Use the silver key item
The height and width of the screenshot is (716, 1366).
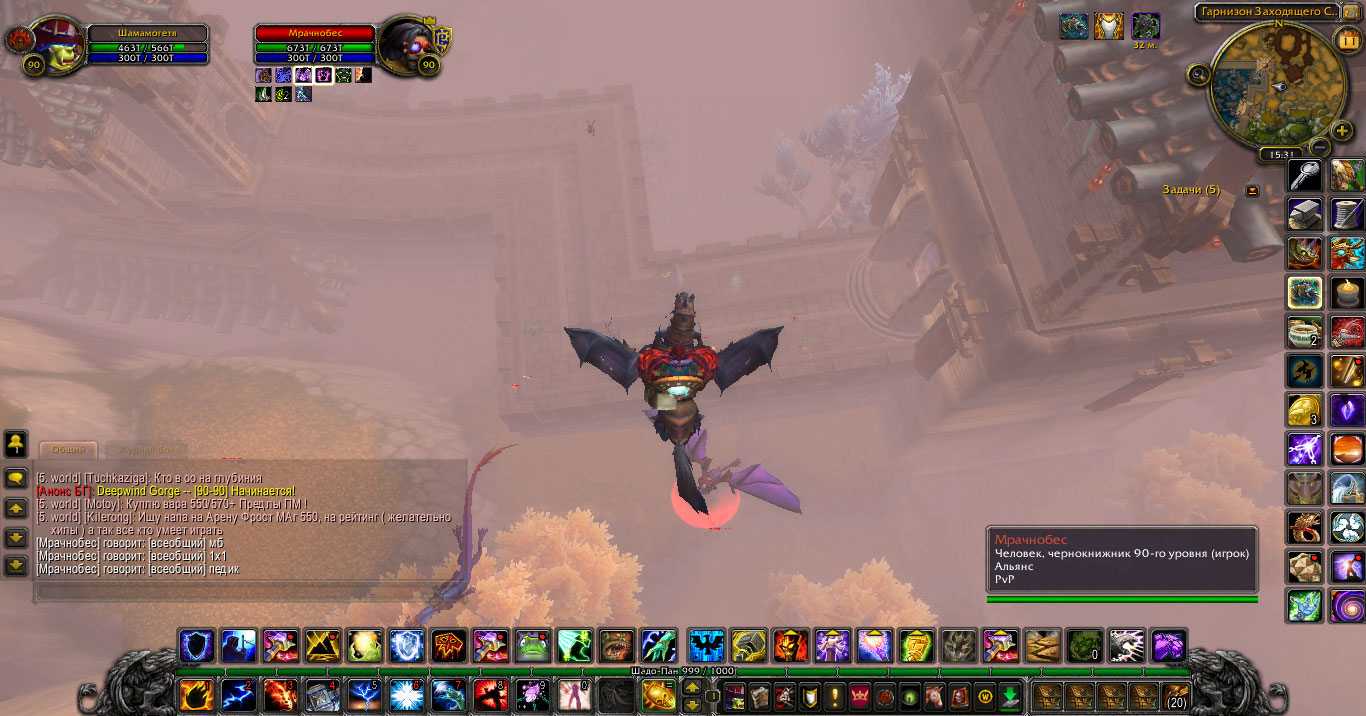point(1304,176)
